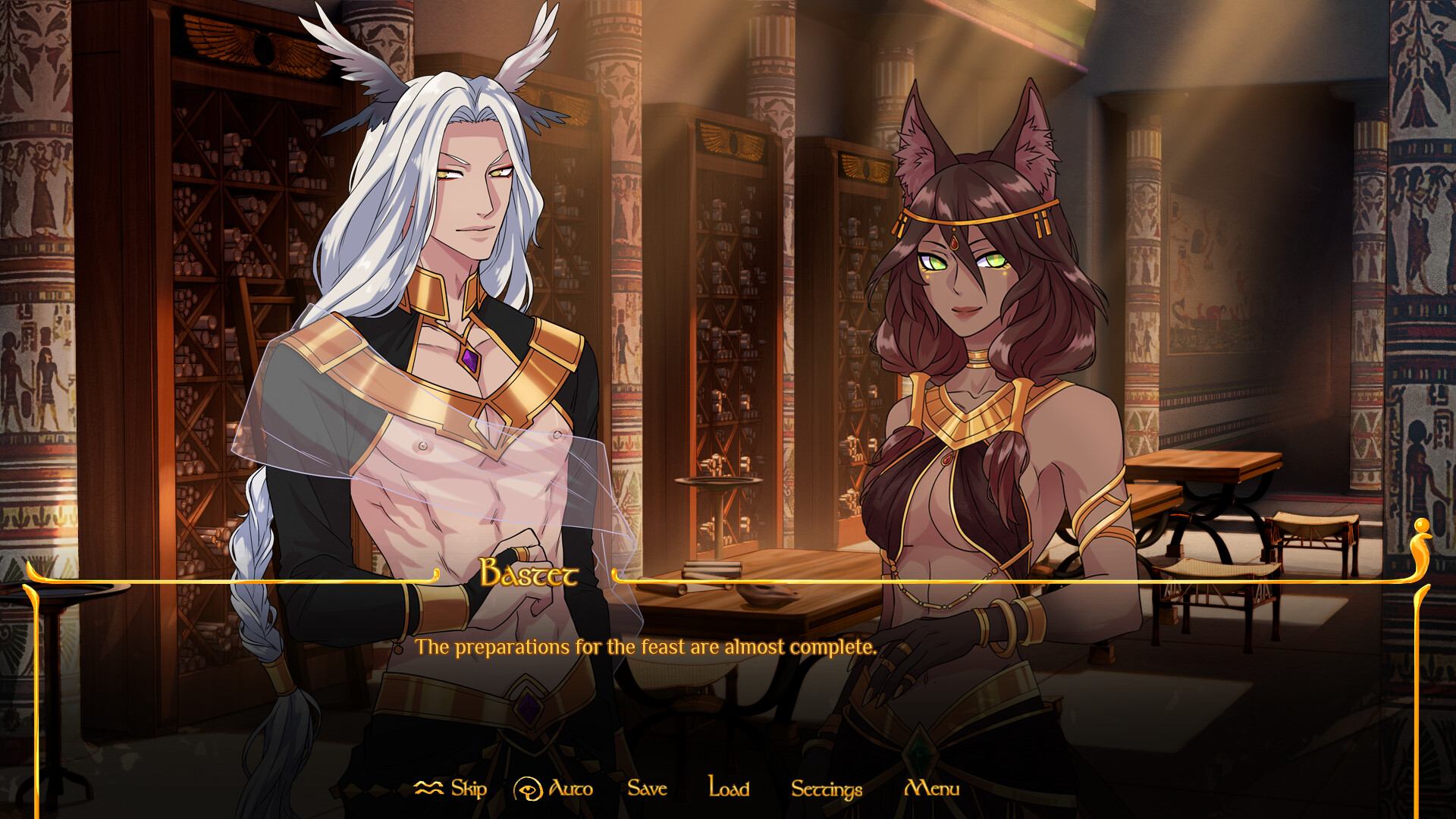Click the dialogue text to advance
The image size is (1456, 819).
[x=646, y=648]
